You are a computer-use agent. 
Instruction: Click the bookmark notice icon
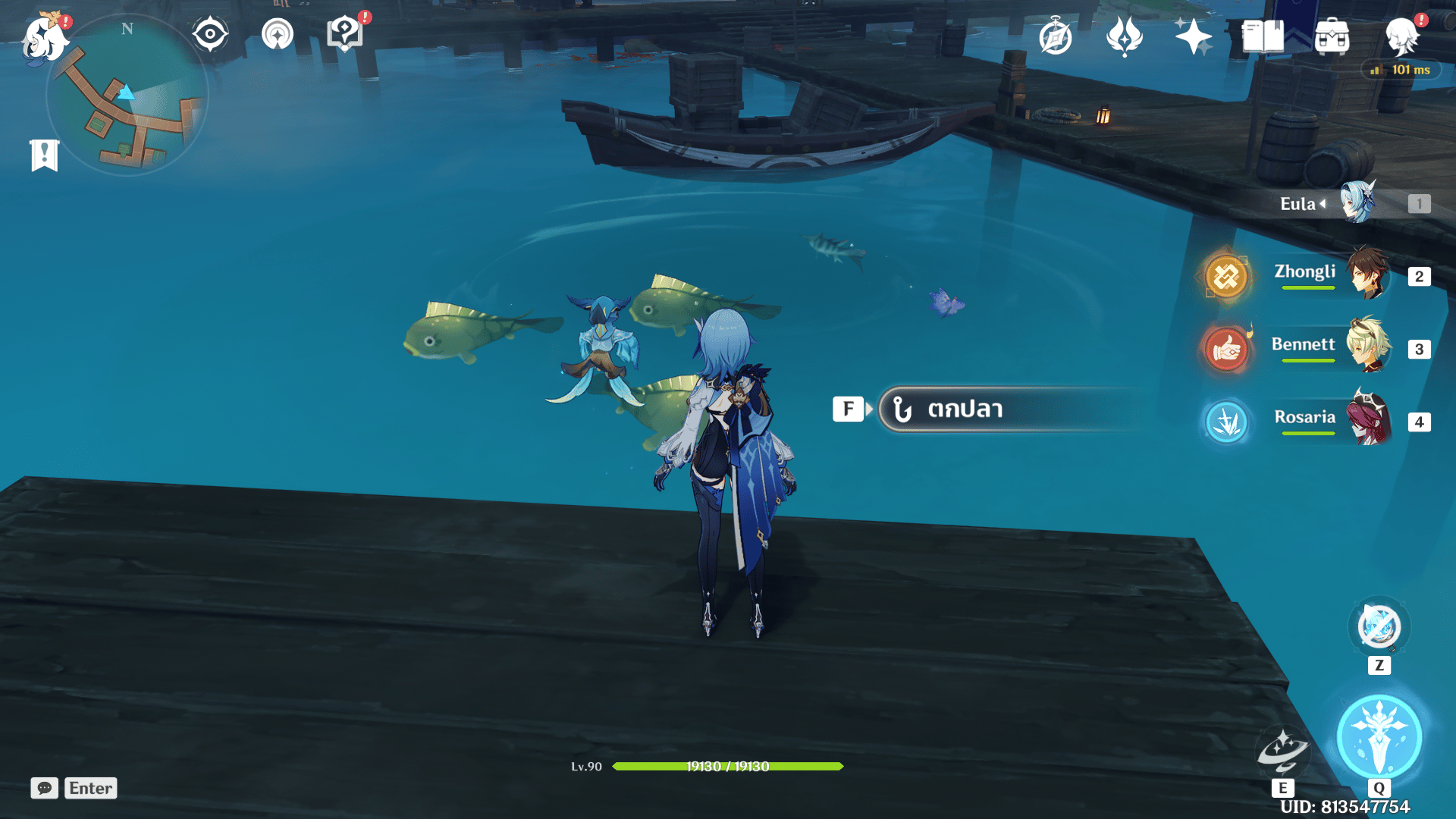(45, 155)
